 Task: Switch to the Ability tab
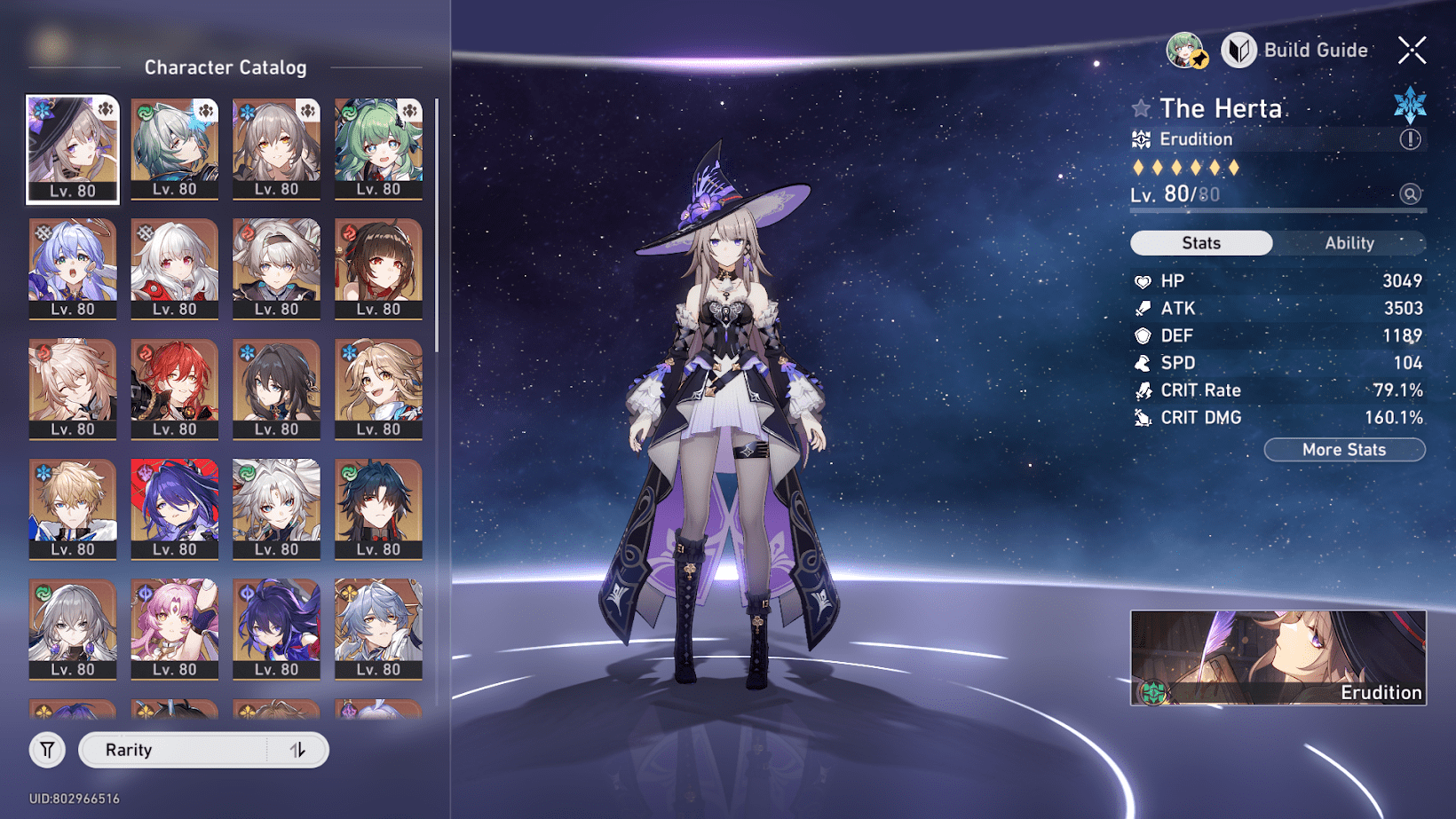(x=1349, y=242)
